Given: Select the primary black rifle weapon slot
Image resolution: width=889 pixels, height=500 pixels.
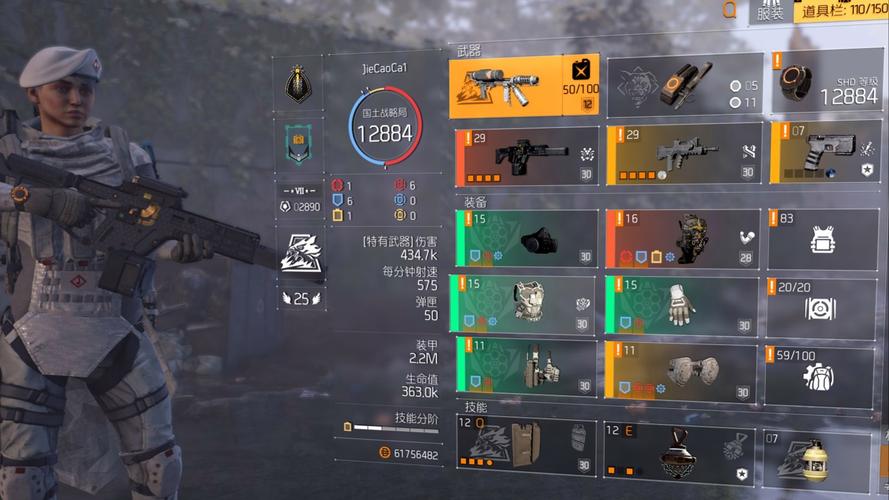Looking at the screenshot, I should [x=526, y=155].
